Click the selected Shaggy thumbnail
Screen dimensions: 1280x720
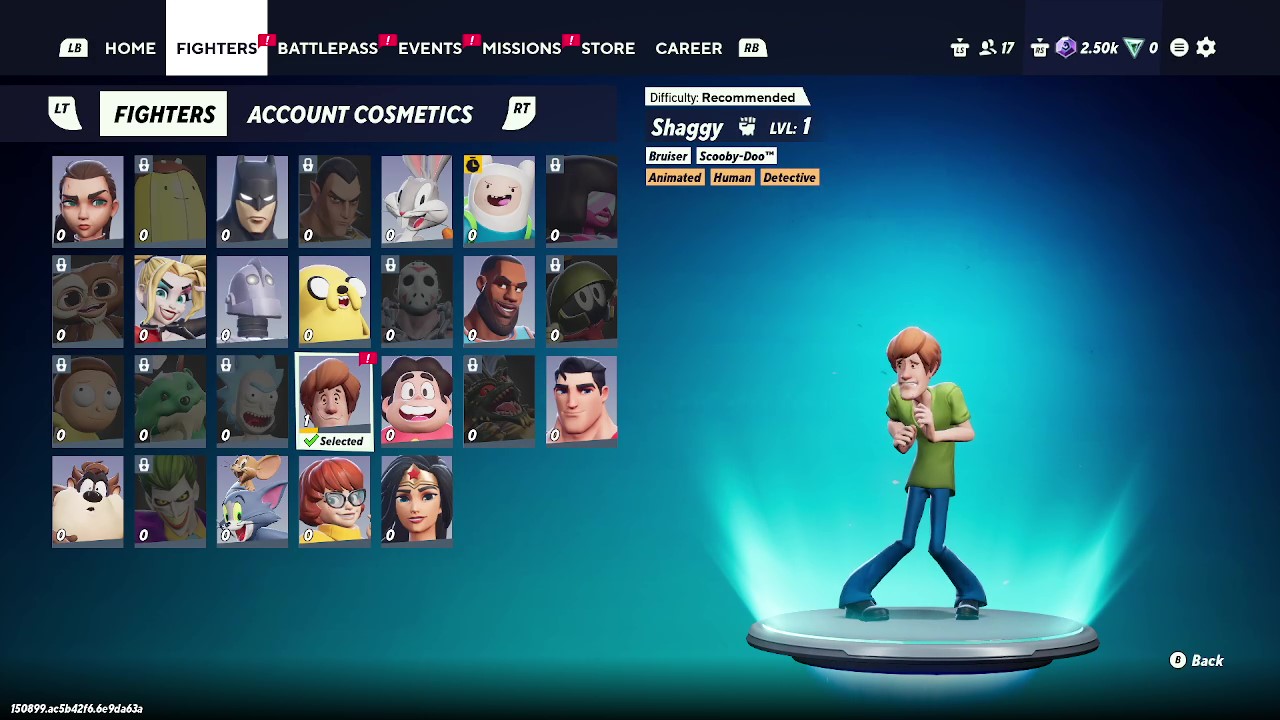(333, 400)
